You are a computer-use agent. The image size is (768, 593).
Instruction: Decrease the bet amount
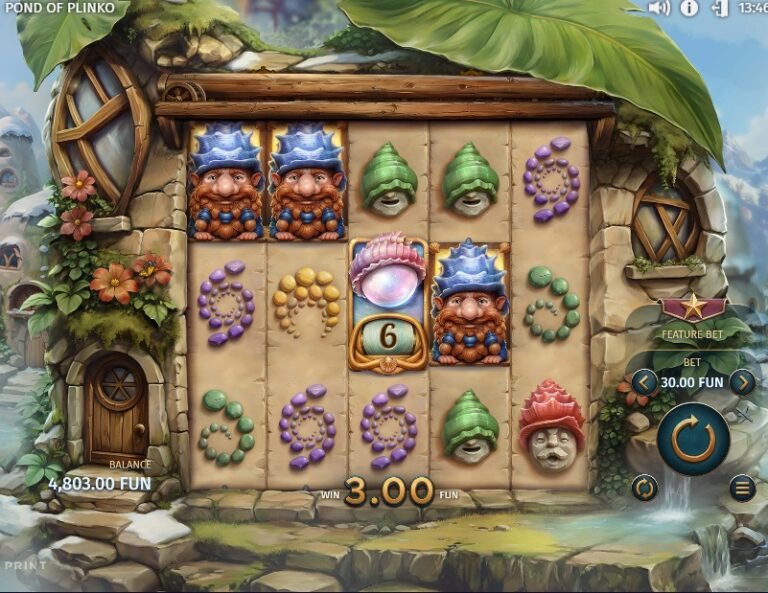click(644, 382)
